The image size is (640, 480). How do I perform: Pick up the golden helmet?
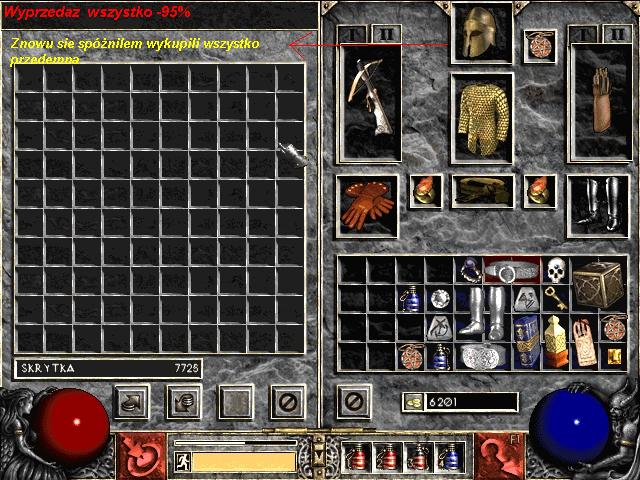click(x=482, y=35)
